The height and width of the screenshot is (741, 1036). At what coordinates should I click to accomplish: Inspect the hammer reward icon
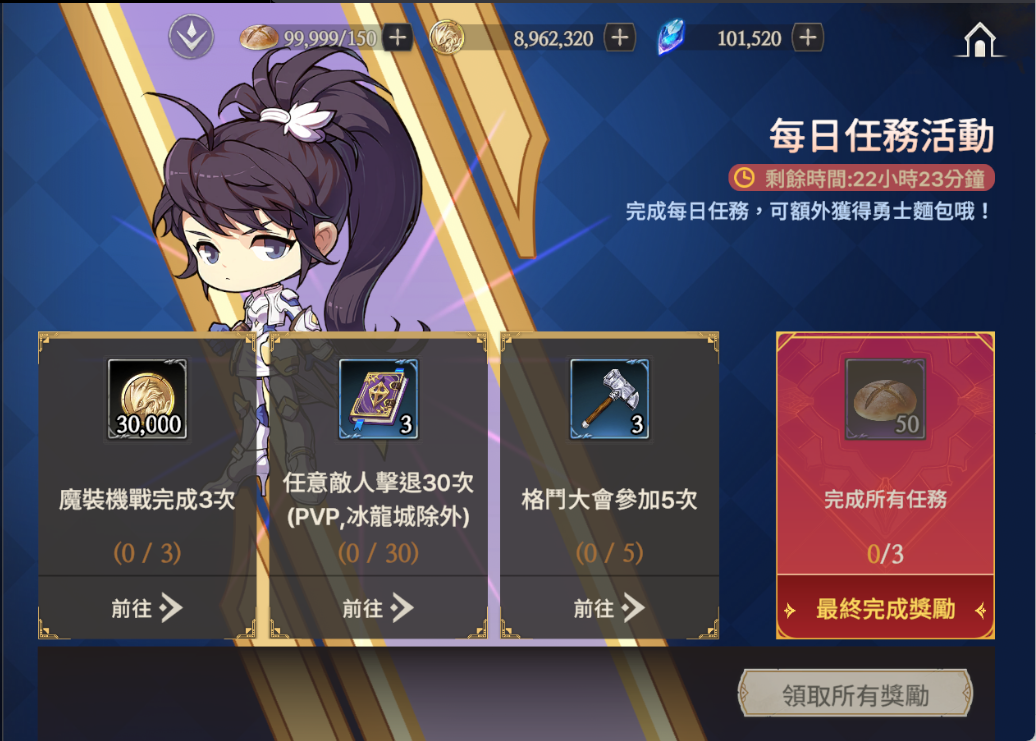tap(609, 399)
